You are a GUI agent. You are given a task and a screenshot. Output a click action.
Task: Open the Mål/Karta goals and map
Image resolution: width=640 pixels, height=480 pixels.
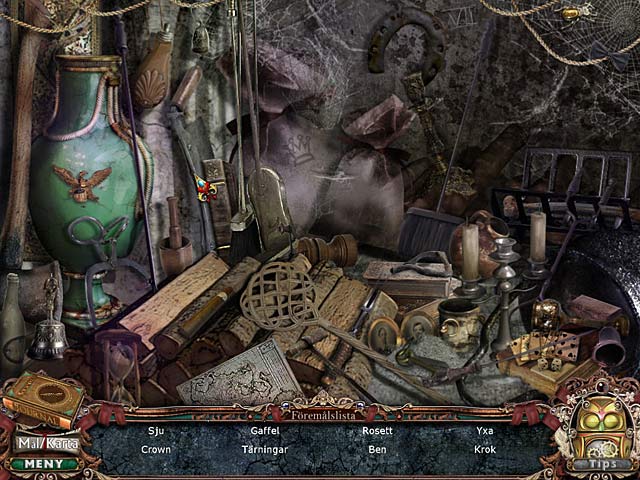[47, 442]
